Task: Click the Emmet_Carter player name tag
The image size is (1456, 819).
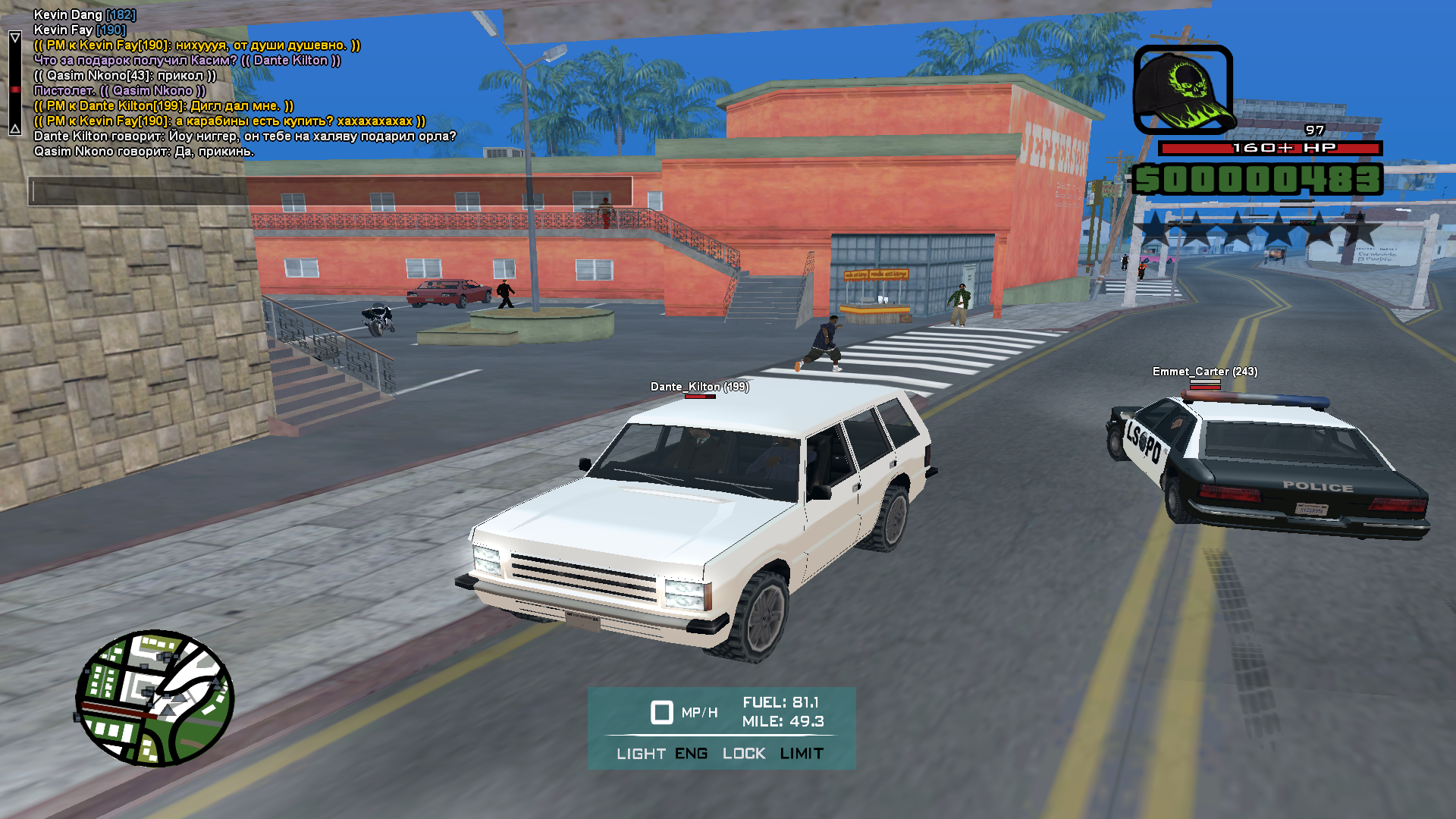Action: (x=1204, y=372)
